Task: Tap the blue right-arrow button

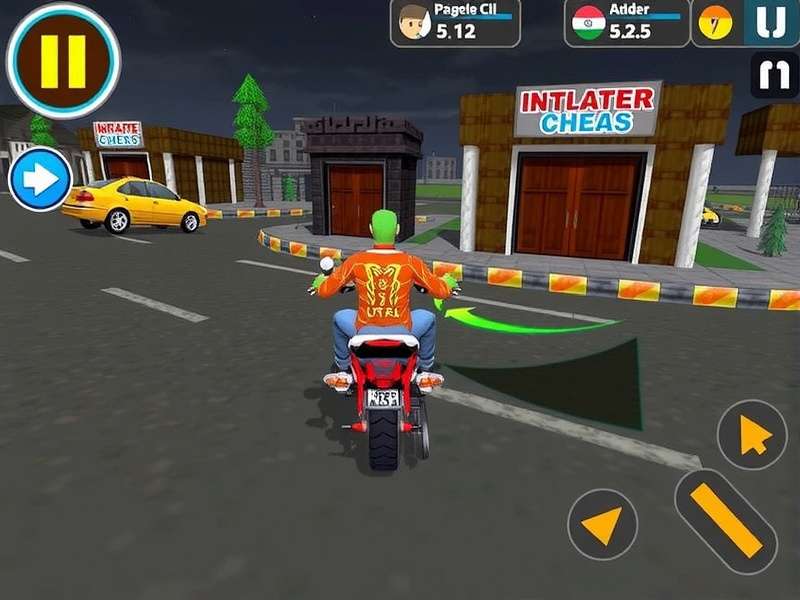Action: (x=40, y=179)
